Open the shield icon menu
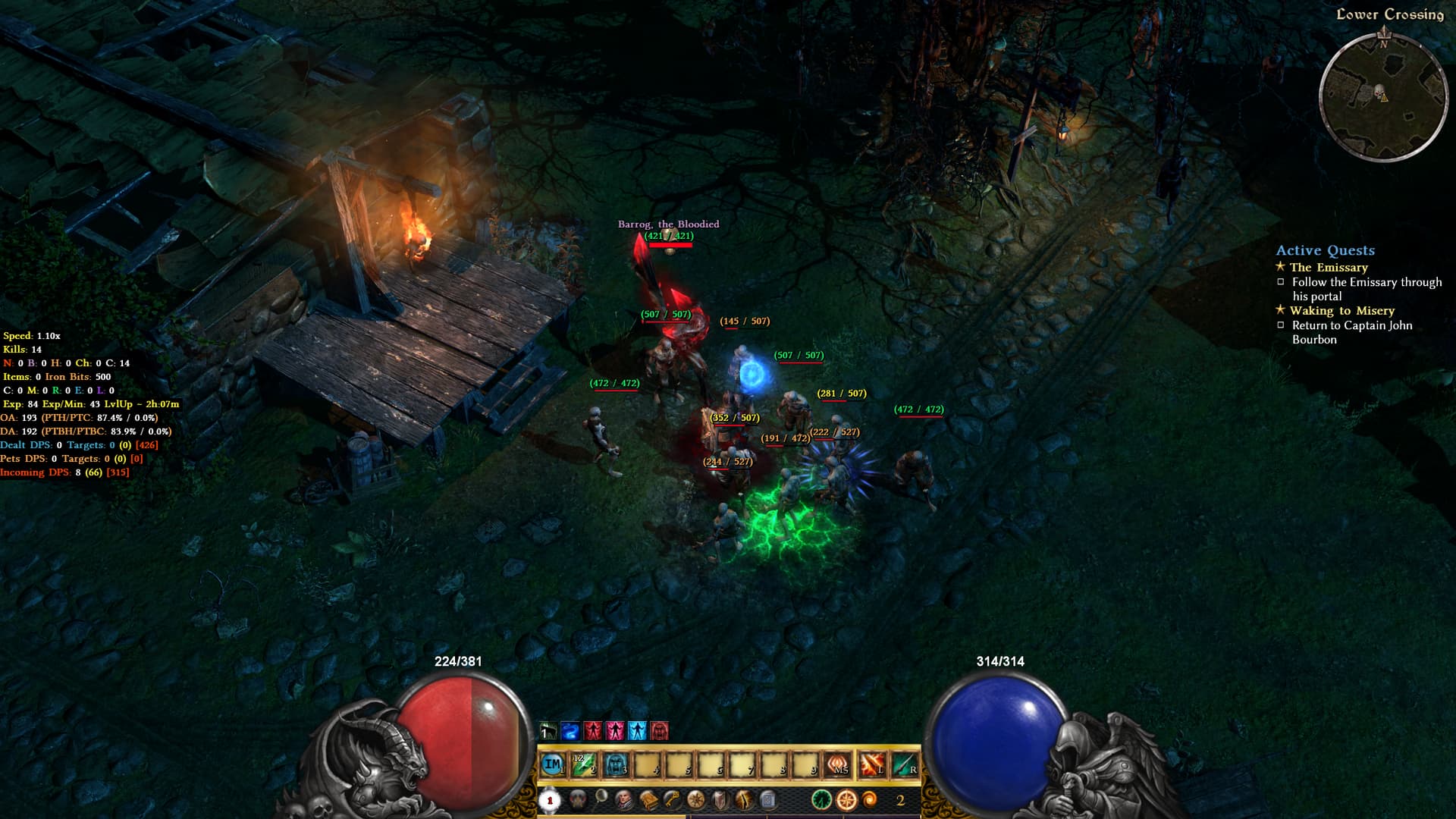1456x819 pixels. 720,799
